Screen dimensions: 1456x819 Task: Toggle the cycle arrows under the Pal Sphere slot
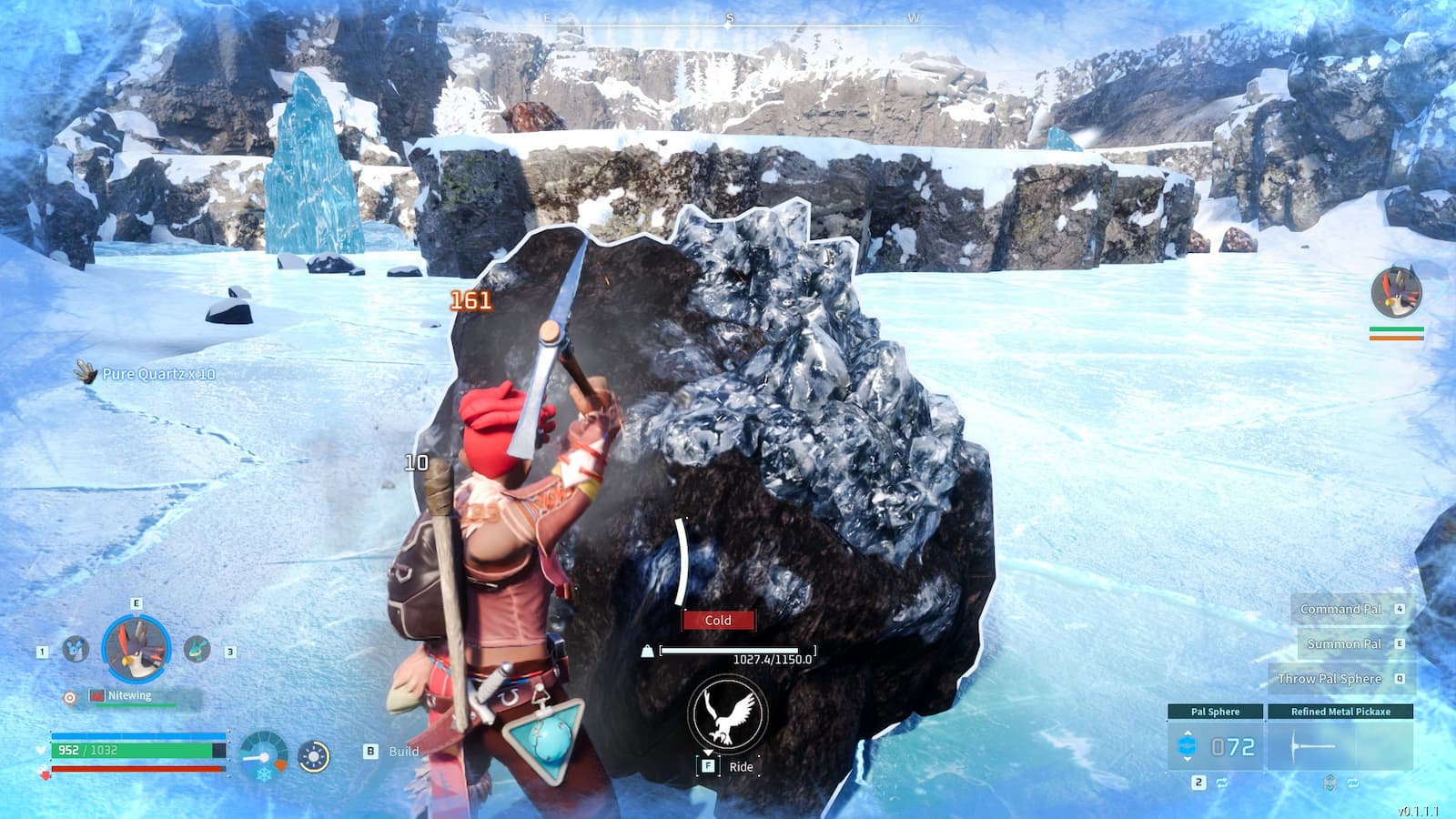pyautogui.click(x=1221, y=783)
